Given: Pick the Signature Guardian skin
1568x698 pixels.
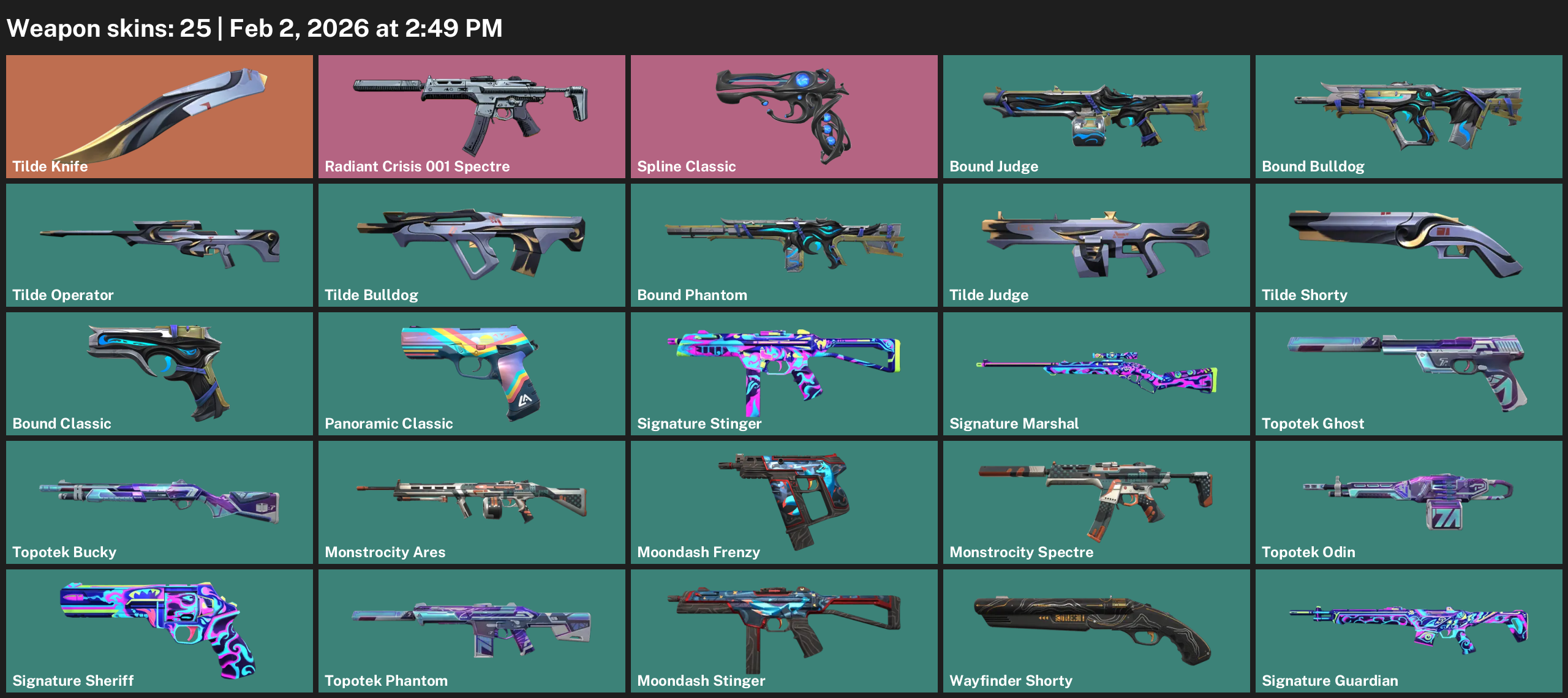Looking at the screenshot, I should [1409, 631].
